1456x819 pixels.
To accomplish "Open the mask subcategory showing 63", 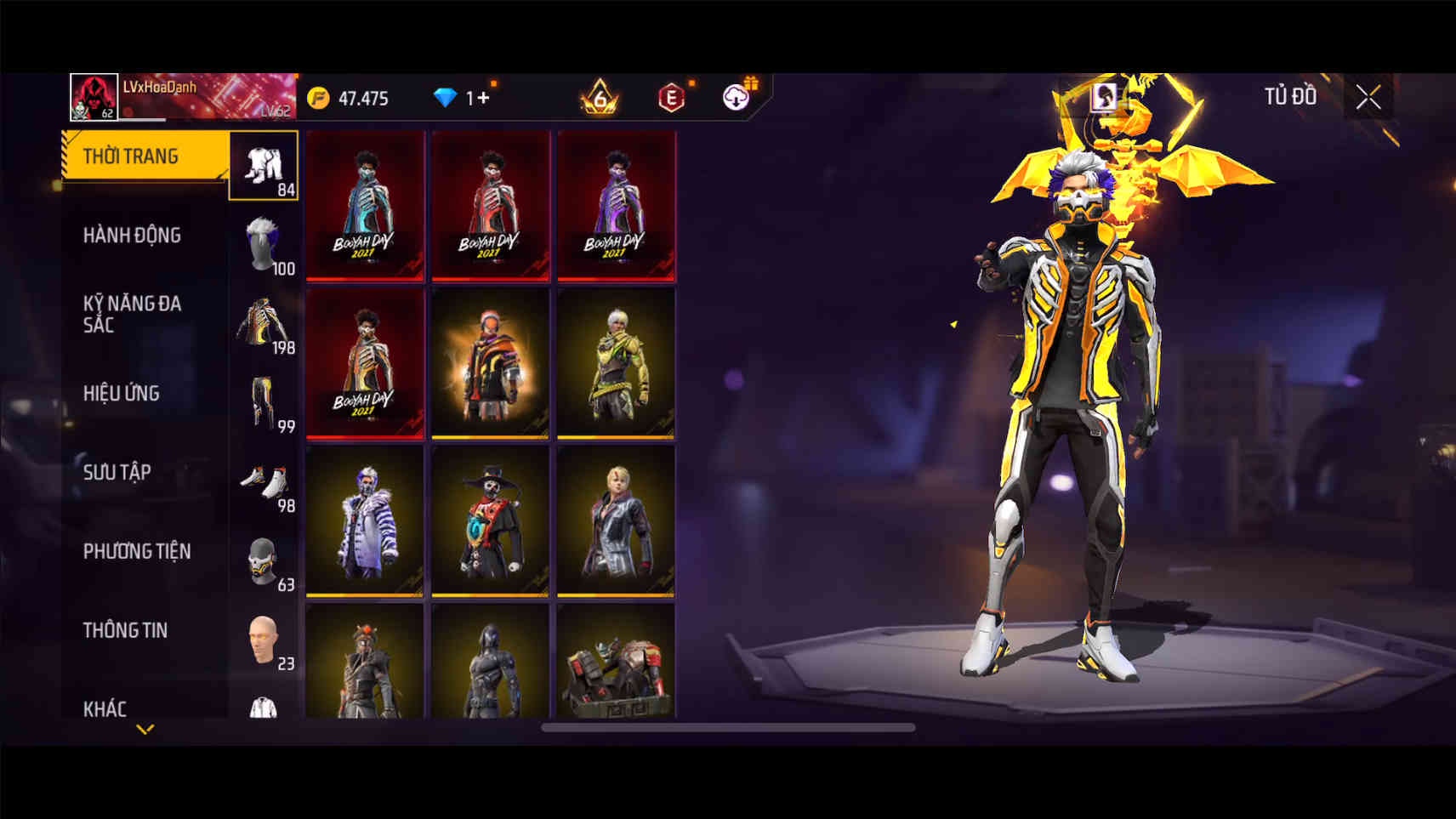I will 264,561.
